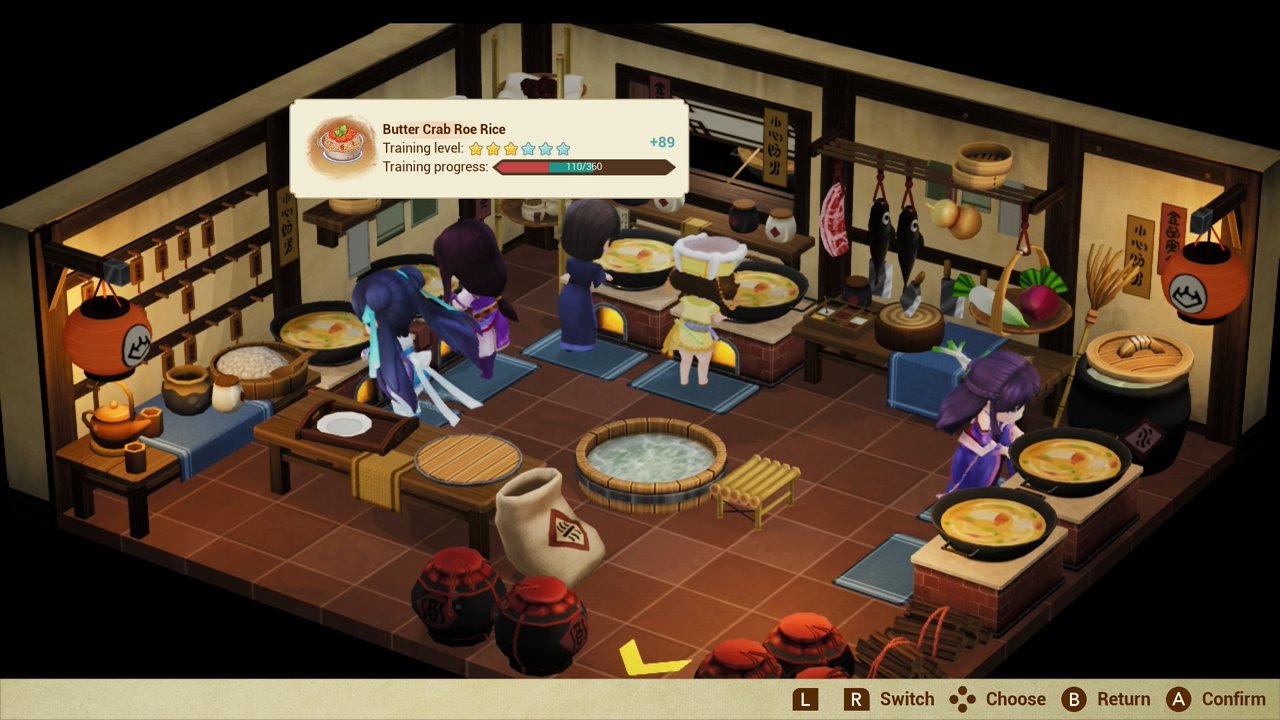
Task: Click the Return action label
Action: click(x=1123, y=698)
